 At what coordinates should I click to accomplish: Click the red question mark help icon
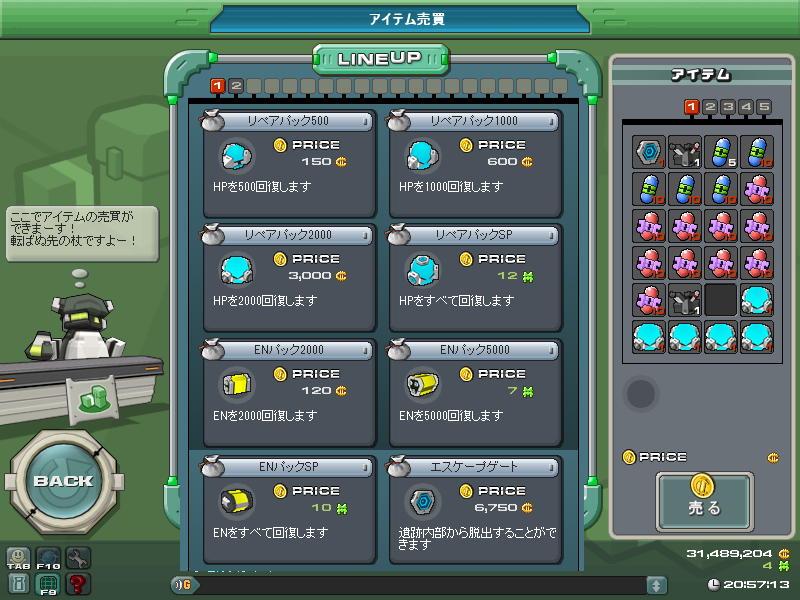click(x=77, y=584)
